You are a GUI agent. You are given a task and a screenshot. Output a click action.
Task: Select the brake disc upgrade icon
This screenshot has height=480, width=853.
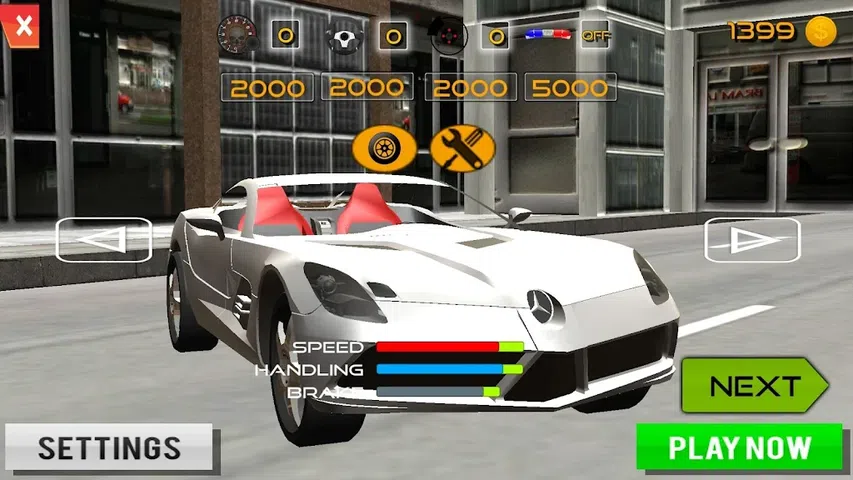click(x=448, y=38)
